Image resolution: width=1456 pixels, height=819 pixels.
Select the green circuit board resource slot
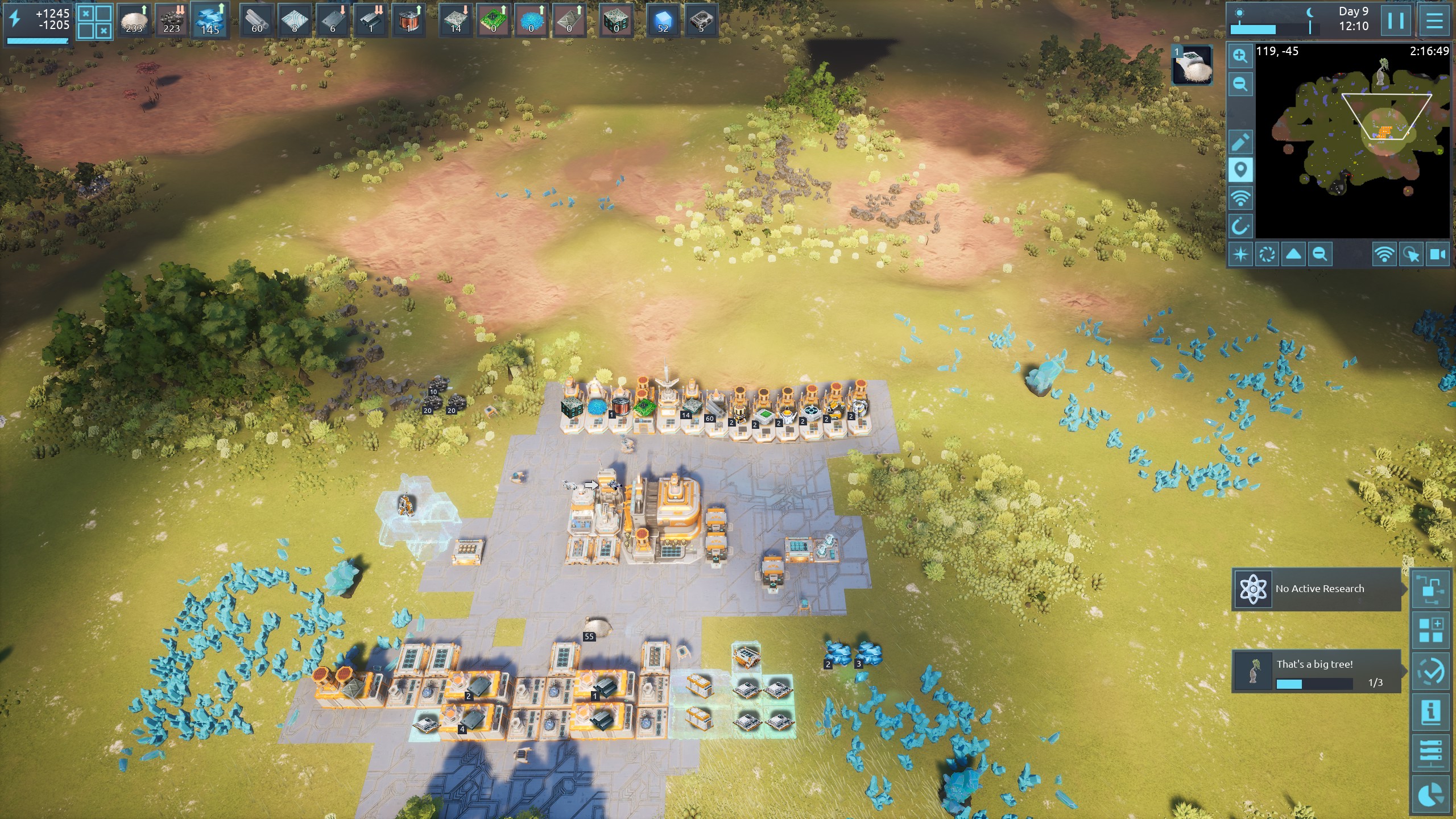tap(493, 20)
